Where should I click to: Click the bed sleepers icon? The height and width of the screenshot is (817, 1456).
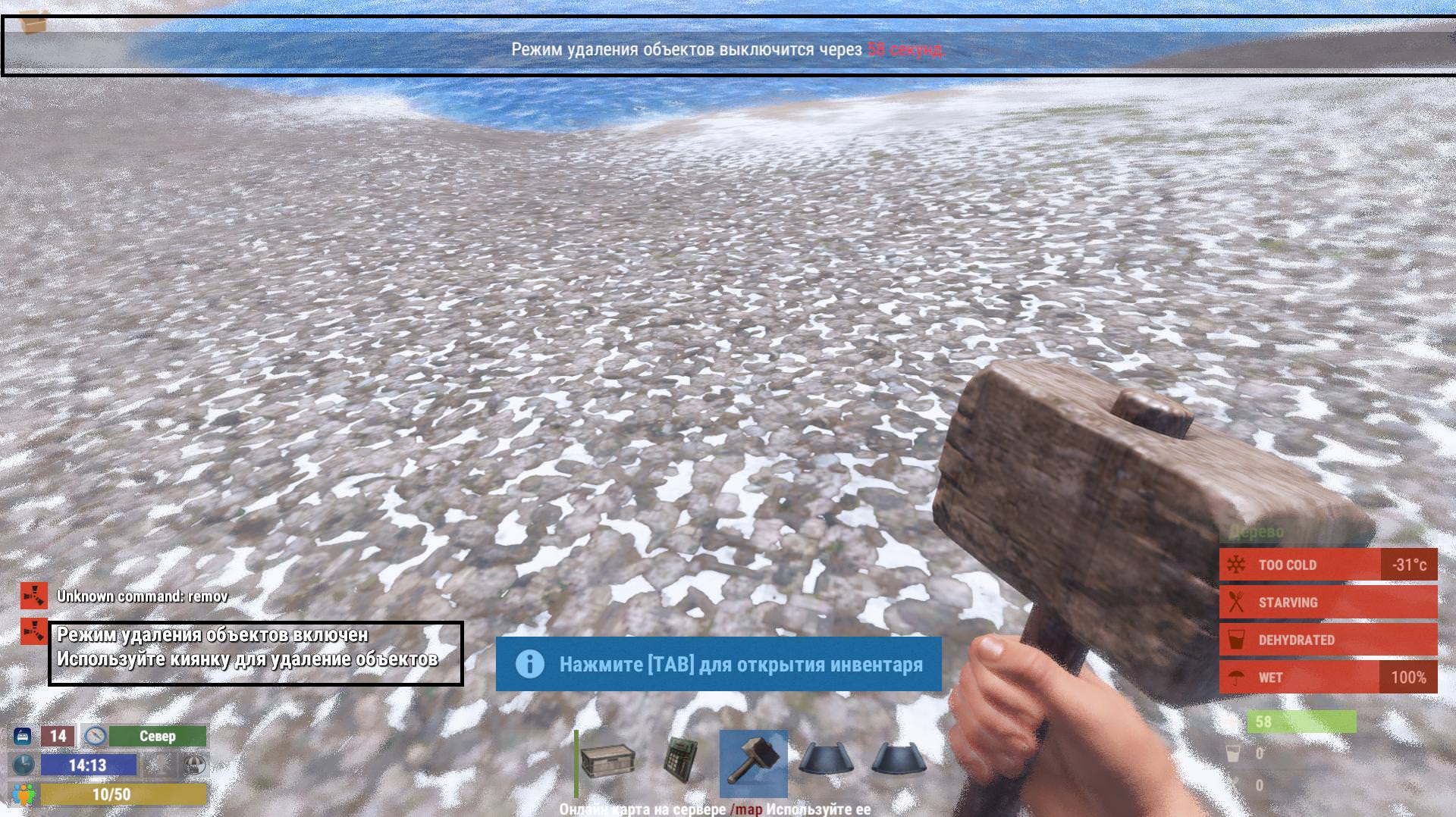23,736
